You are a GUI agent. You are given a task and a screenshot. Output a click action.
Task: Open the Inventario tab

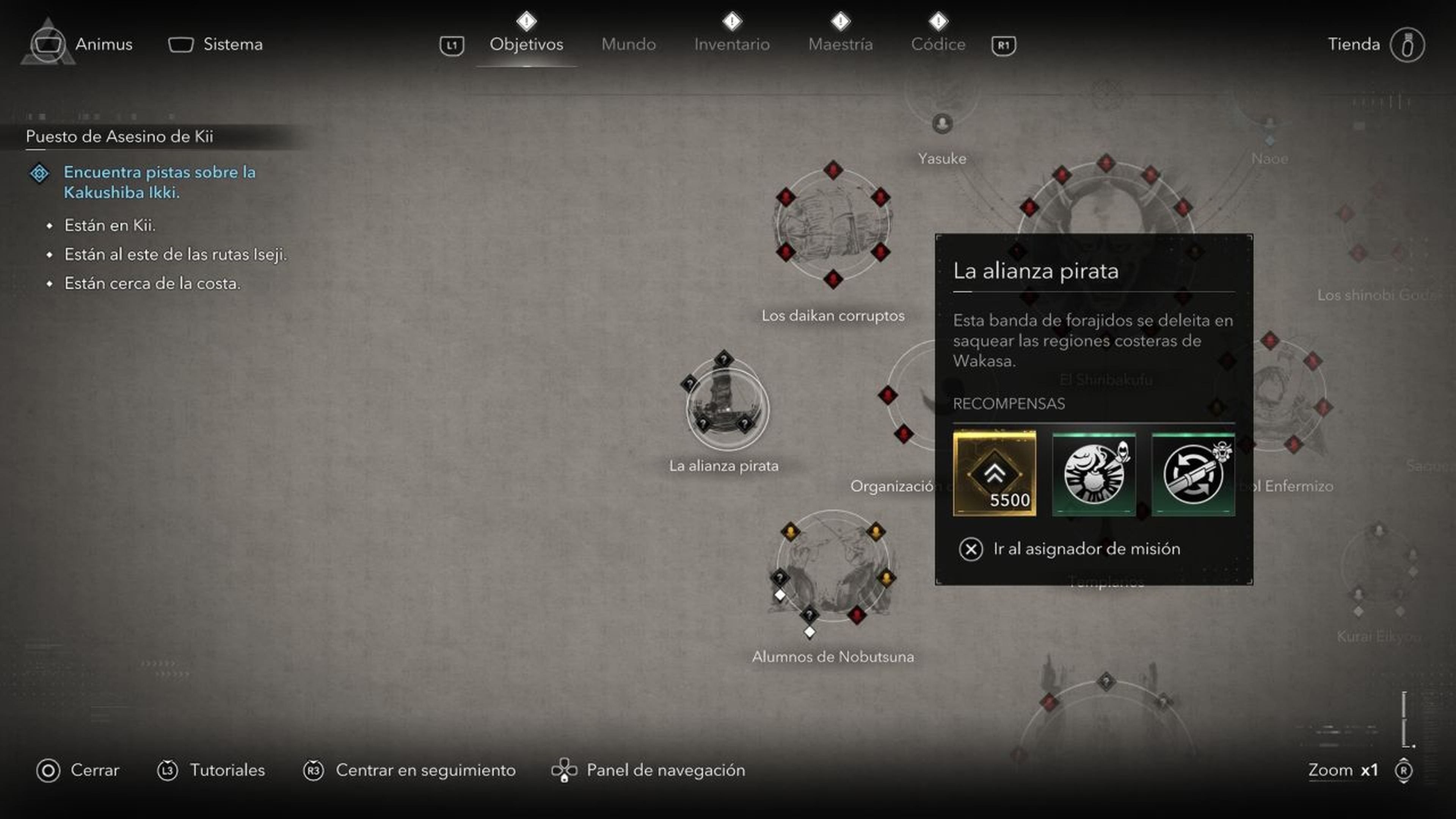732,44
